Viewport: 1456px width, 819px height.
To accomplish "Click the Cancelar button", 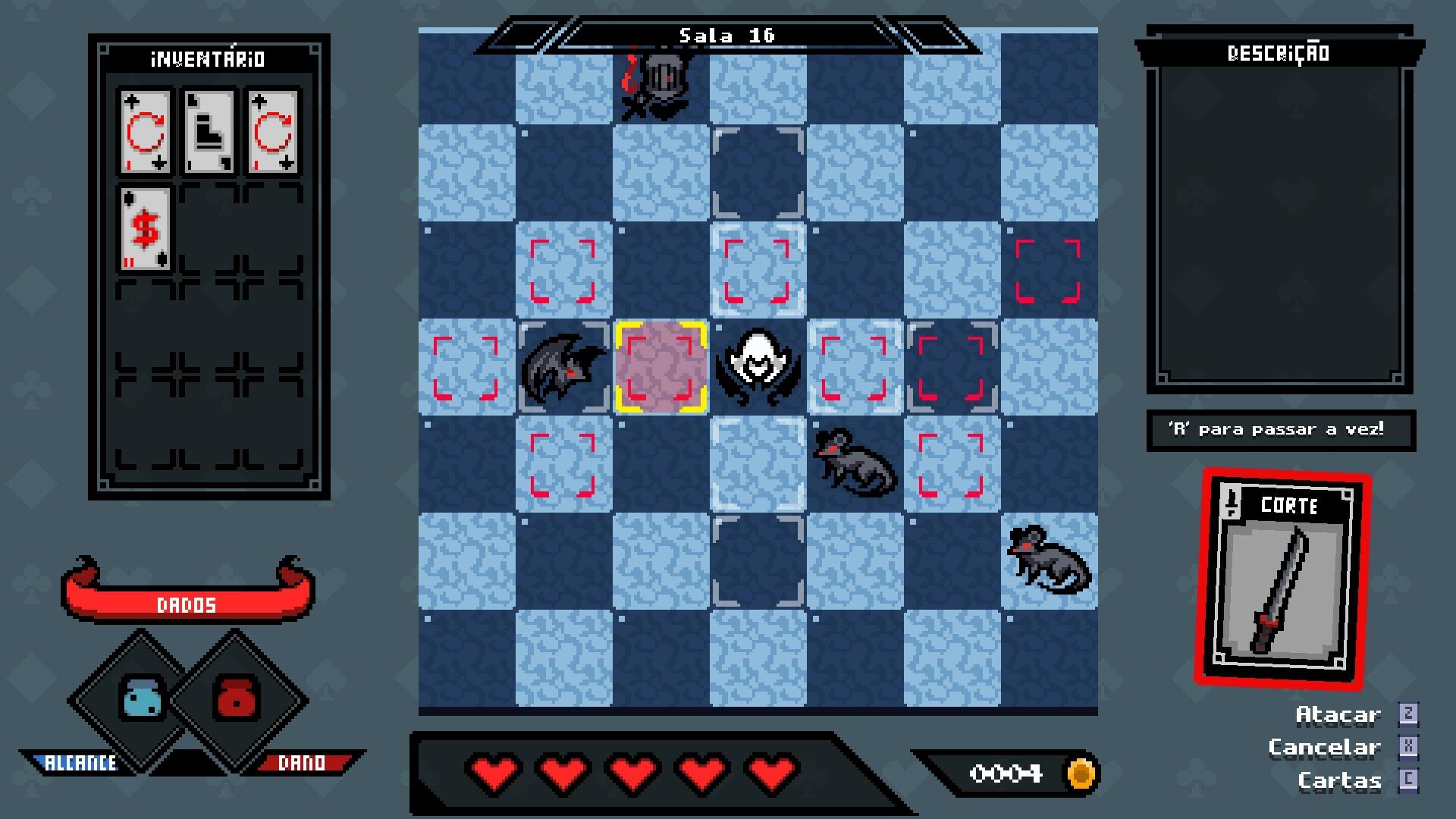I will coord(1325,746).
